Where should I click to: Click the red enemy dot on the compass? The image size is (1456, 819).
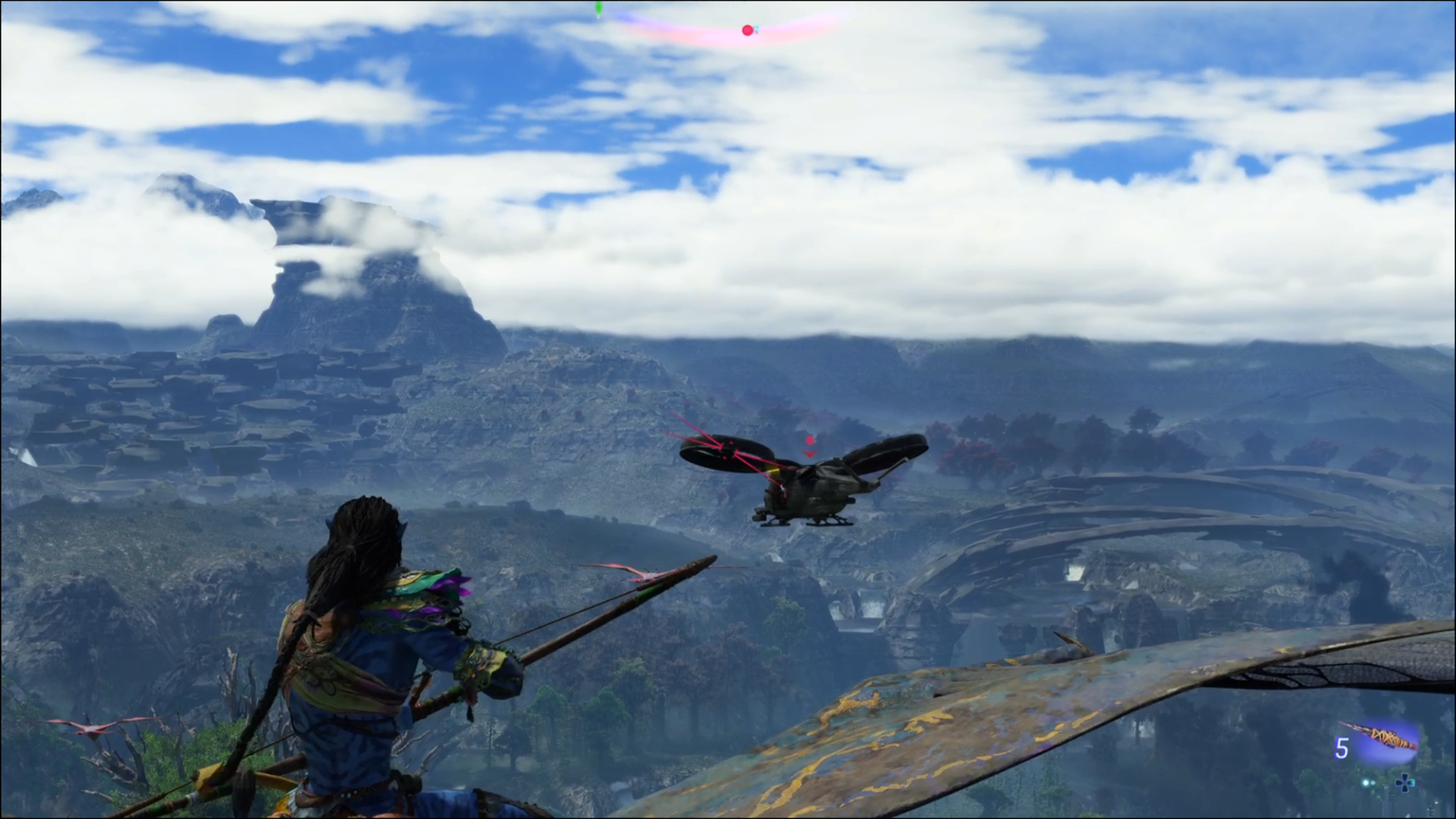[x=748, y=30]
